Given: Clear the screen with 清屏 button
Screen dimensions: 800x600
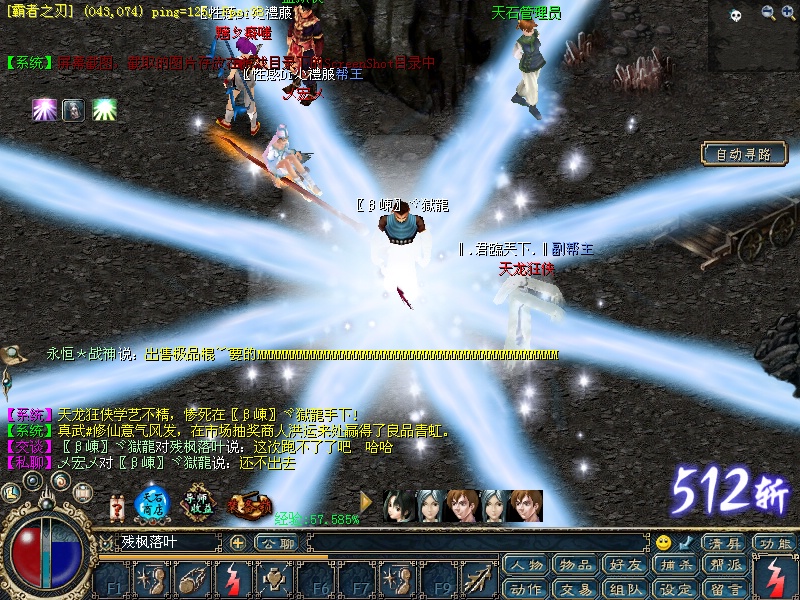Looking at the screenshot, I should pos(724,543).
